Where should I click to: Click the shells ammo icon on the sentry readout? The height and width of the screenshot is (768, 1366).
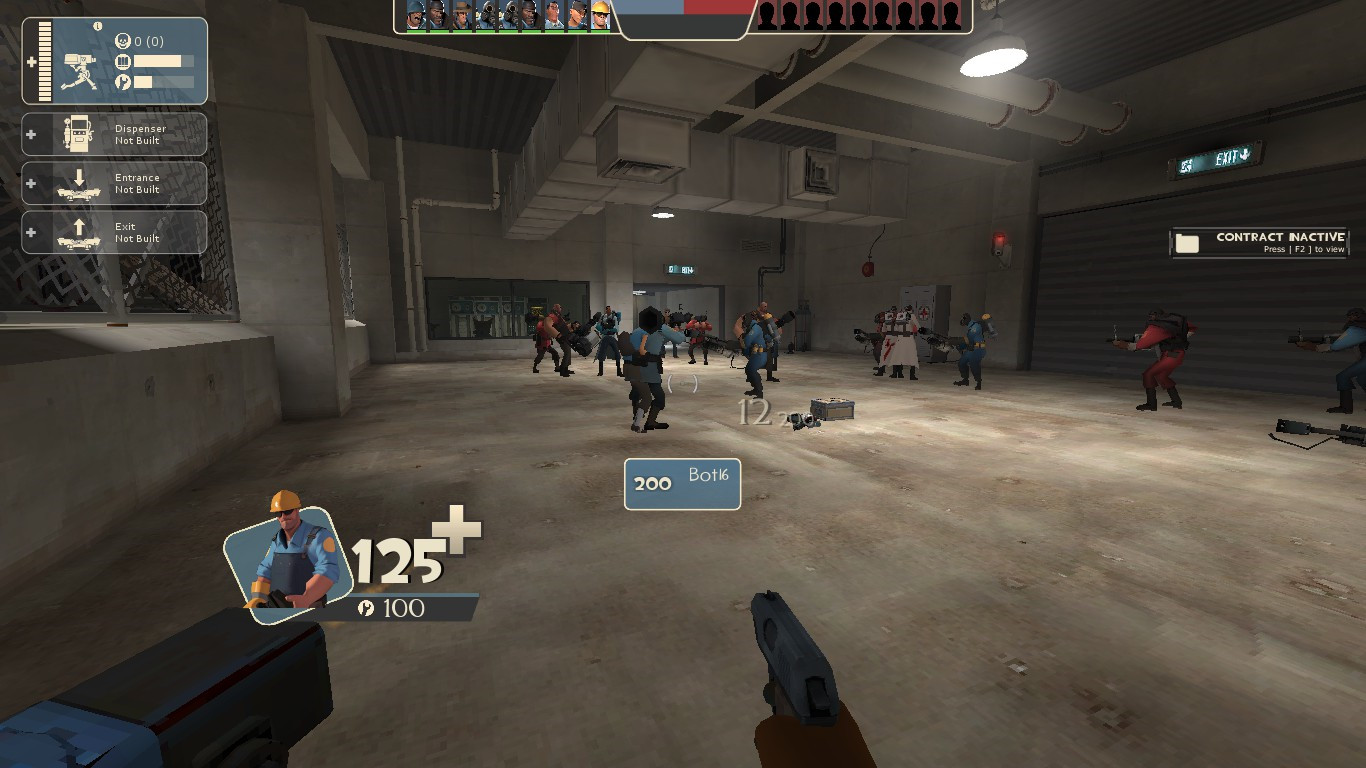(123, 62)
